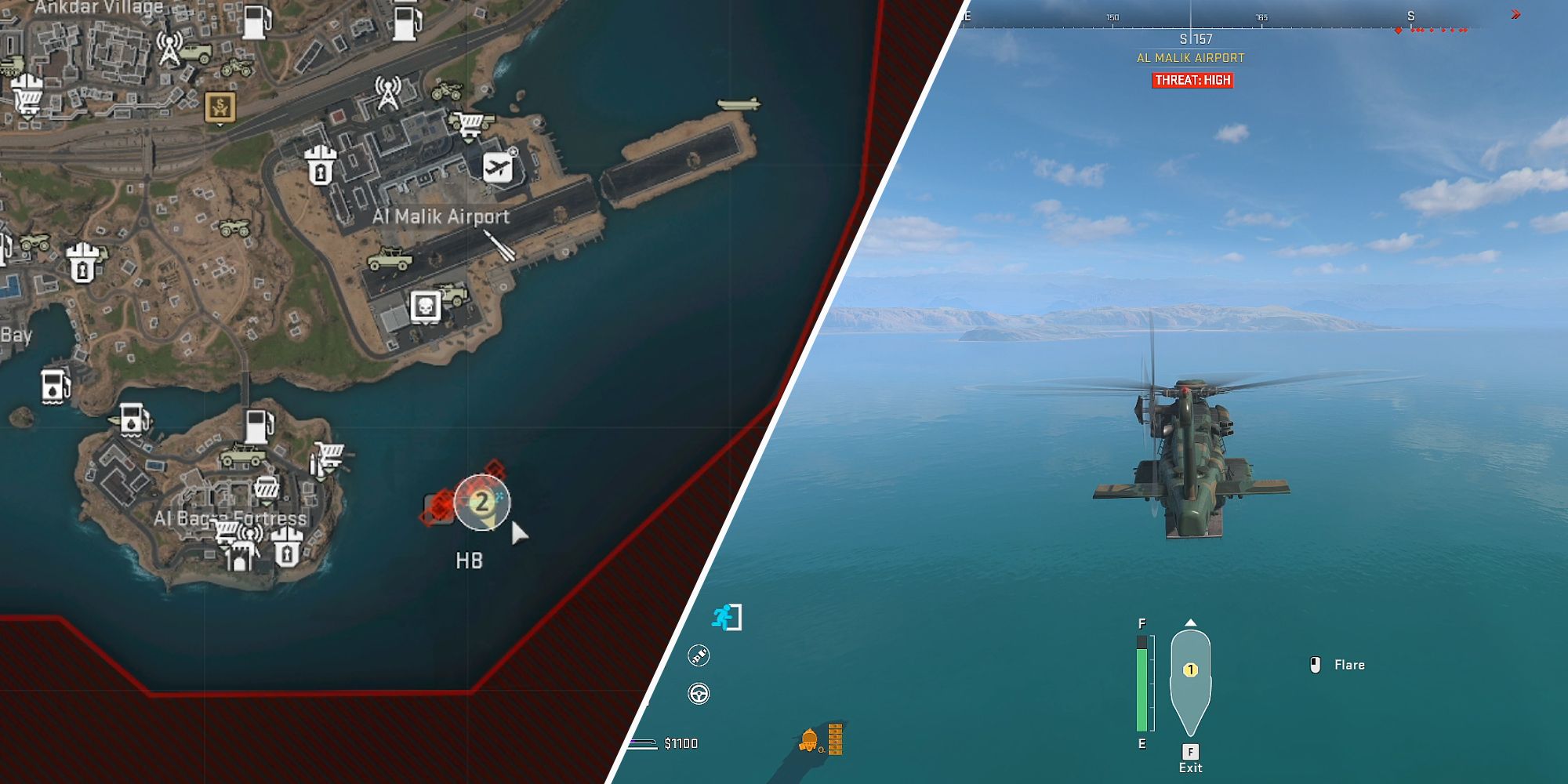Click the skull stronghold marker on the map
This screenshot has width=1568, height=784.
pos(425,307)
